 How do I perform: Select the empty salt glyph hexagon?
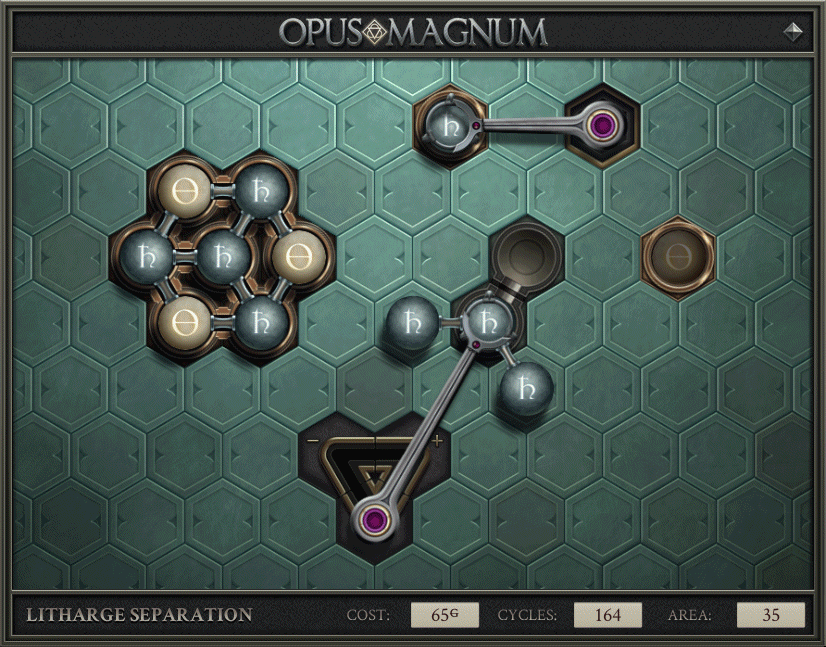[678, 257]
